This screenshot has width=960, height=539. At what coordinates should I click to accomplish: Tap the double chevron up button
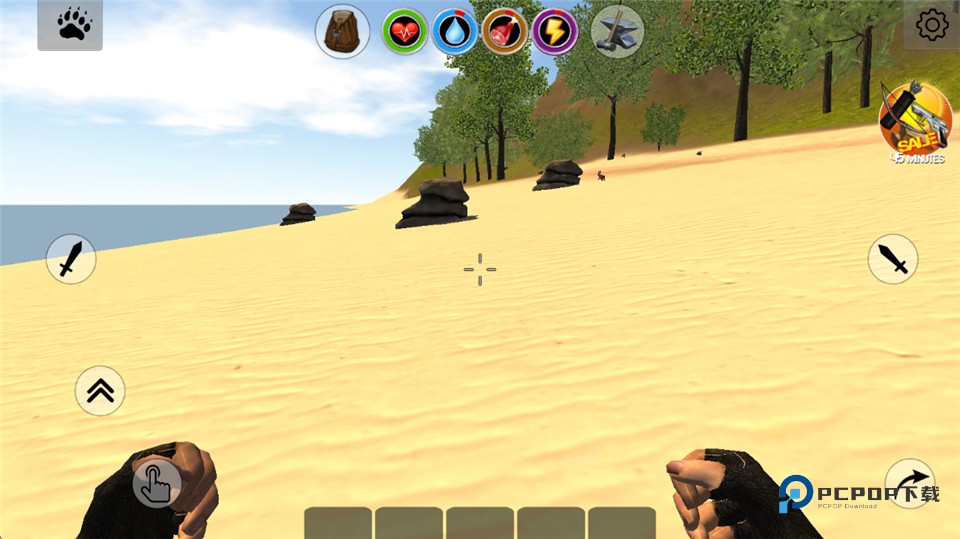tap(100, 391)
